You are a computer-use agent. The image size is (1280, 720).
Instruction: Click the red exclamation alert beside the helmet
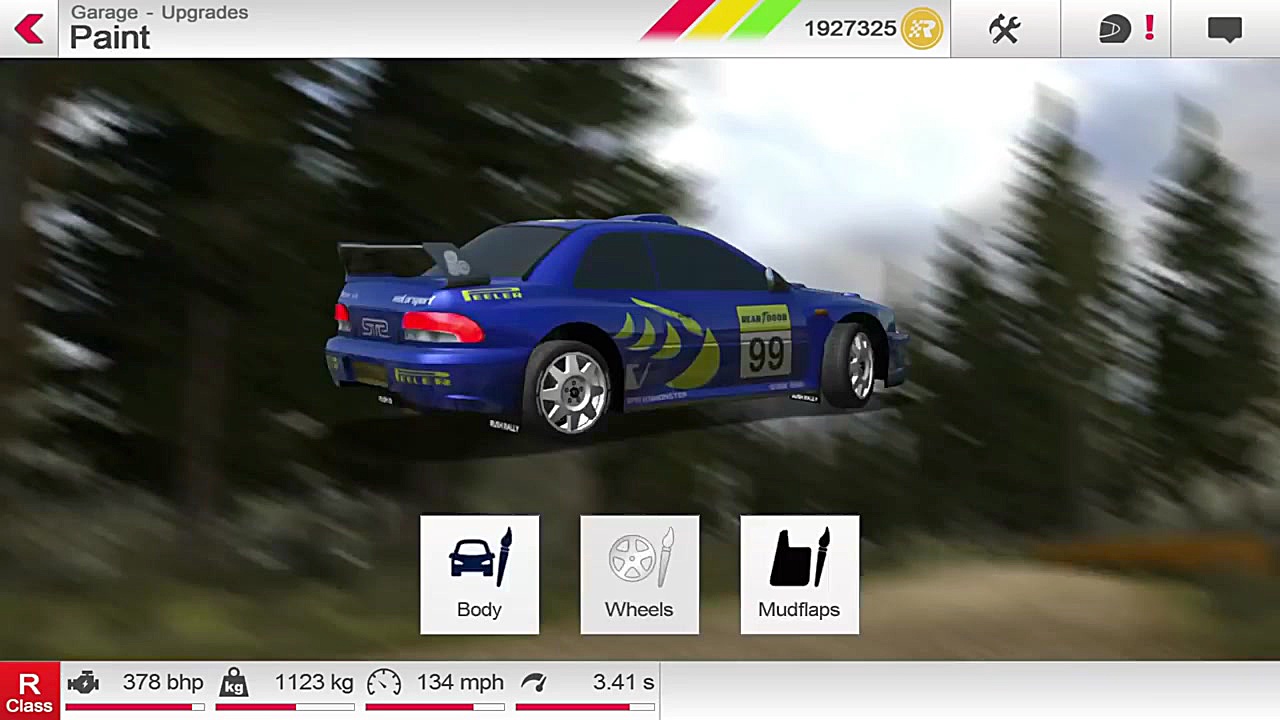(x=1149, y=29)
